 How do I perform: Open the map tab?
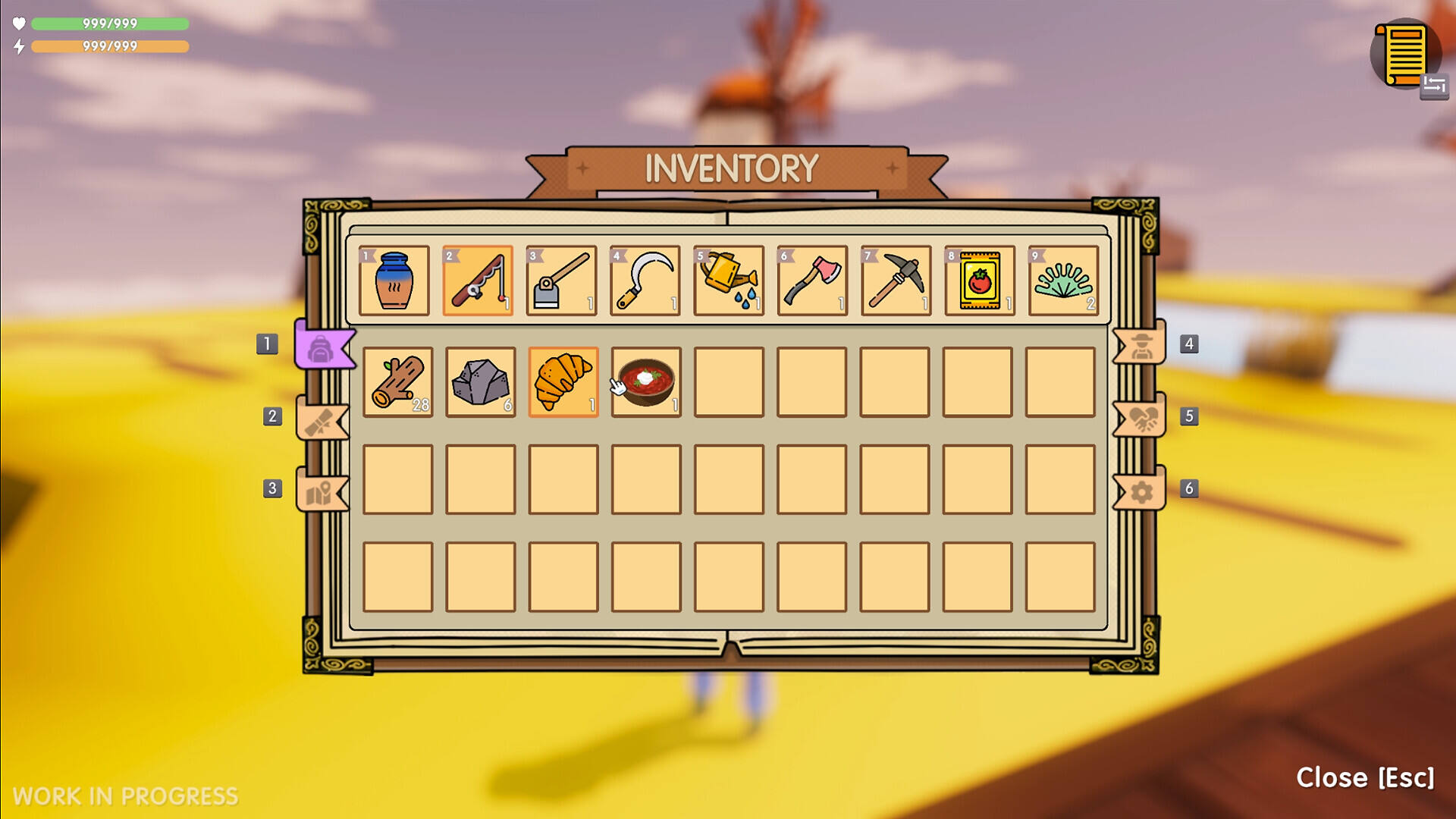(x=322, y=492)
